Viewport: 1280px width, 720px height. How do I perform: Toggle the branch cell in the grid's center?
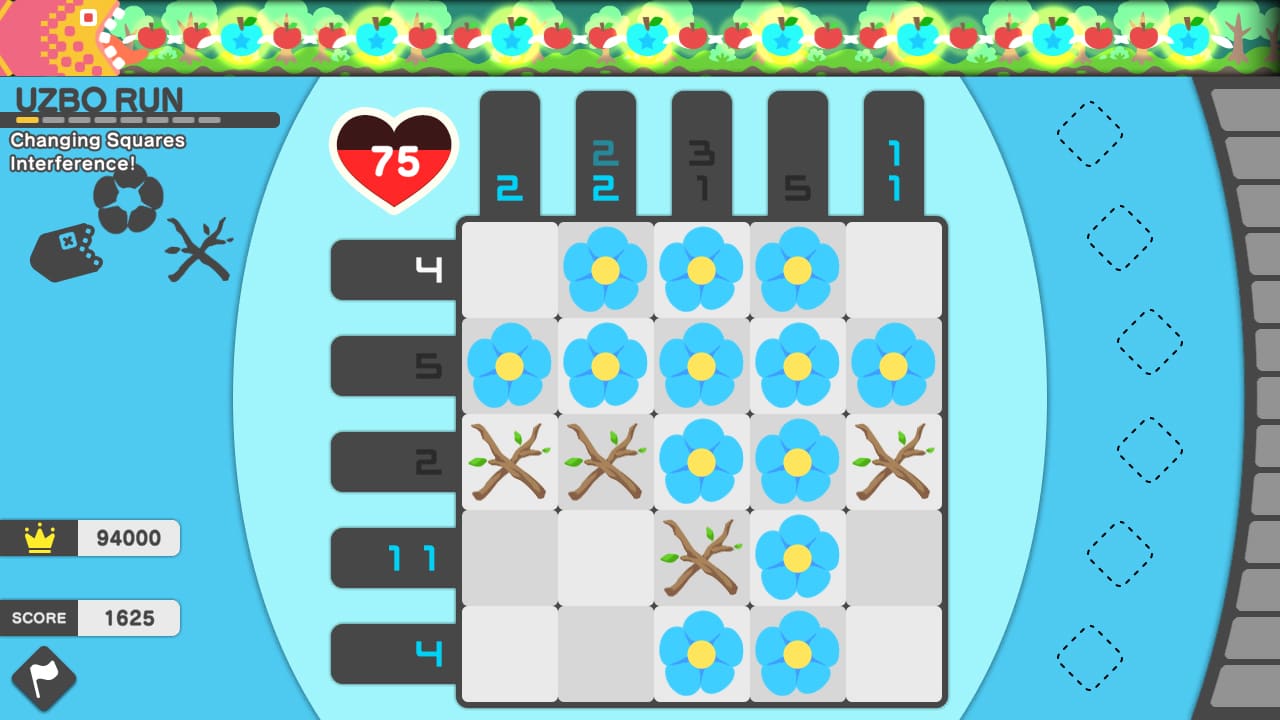[x=701, y=557]
